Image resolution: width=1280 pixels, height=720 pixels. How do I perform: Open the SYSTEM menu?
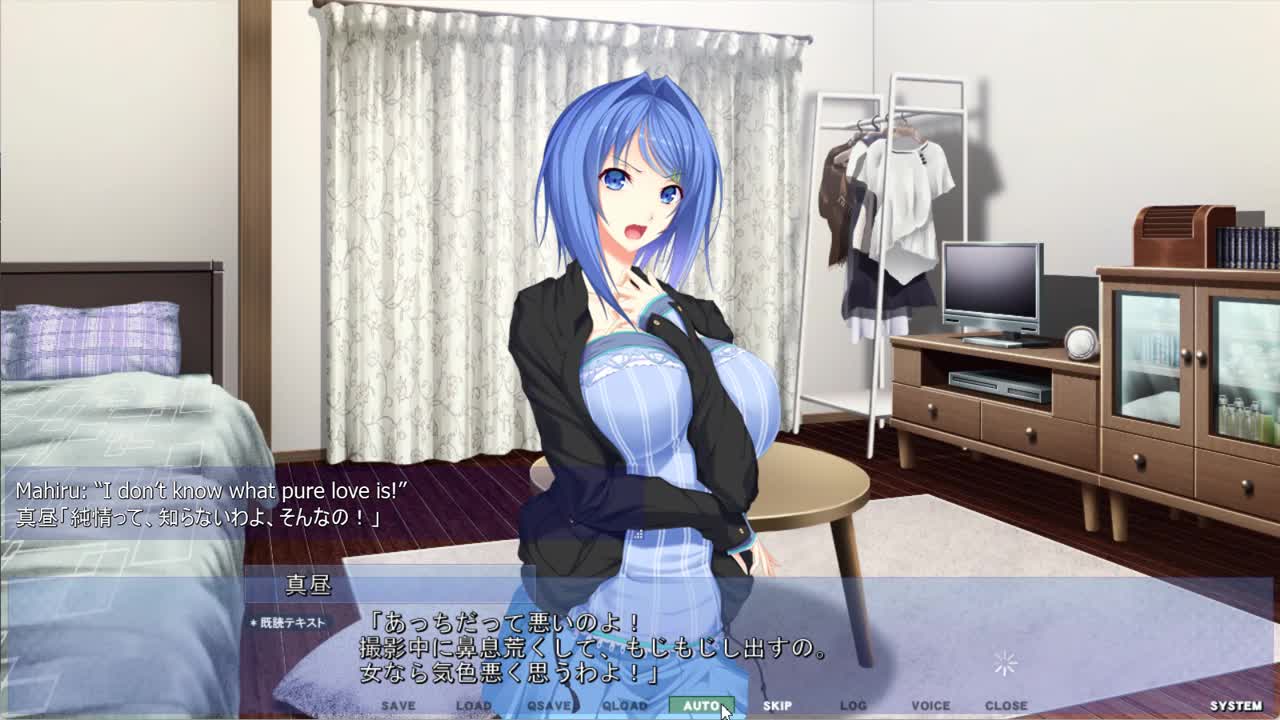[1236, 706]
